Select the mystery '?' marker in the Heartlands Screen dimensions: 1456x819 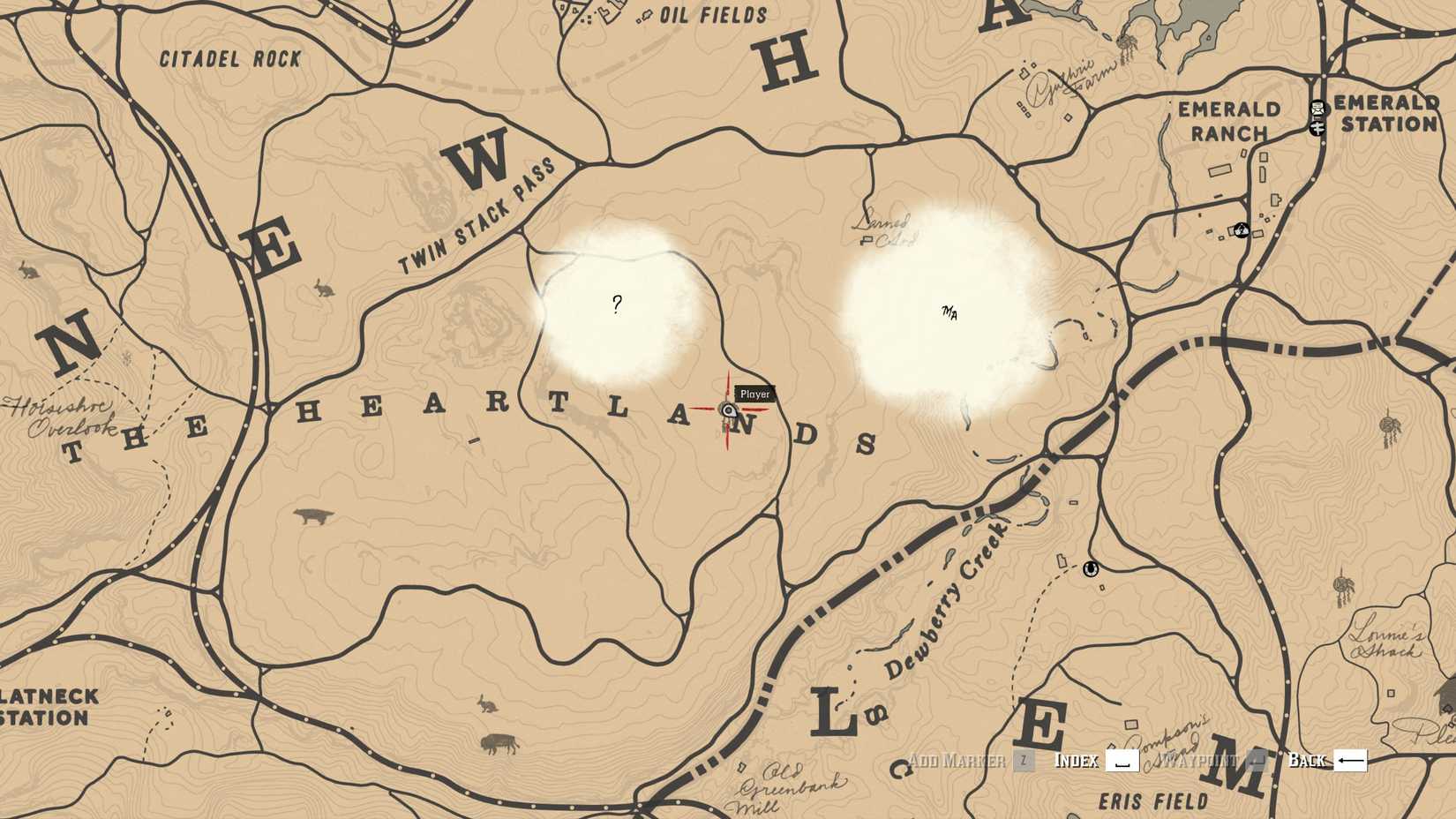[x=617, y=304]
